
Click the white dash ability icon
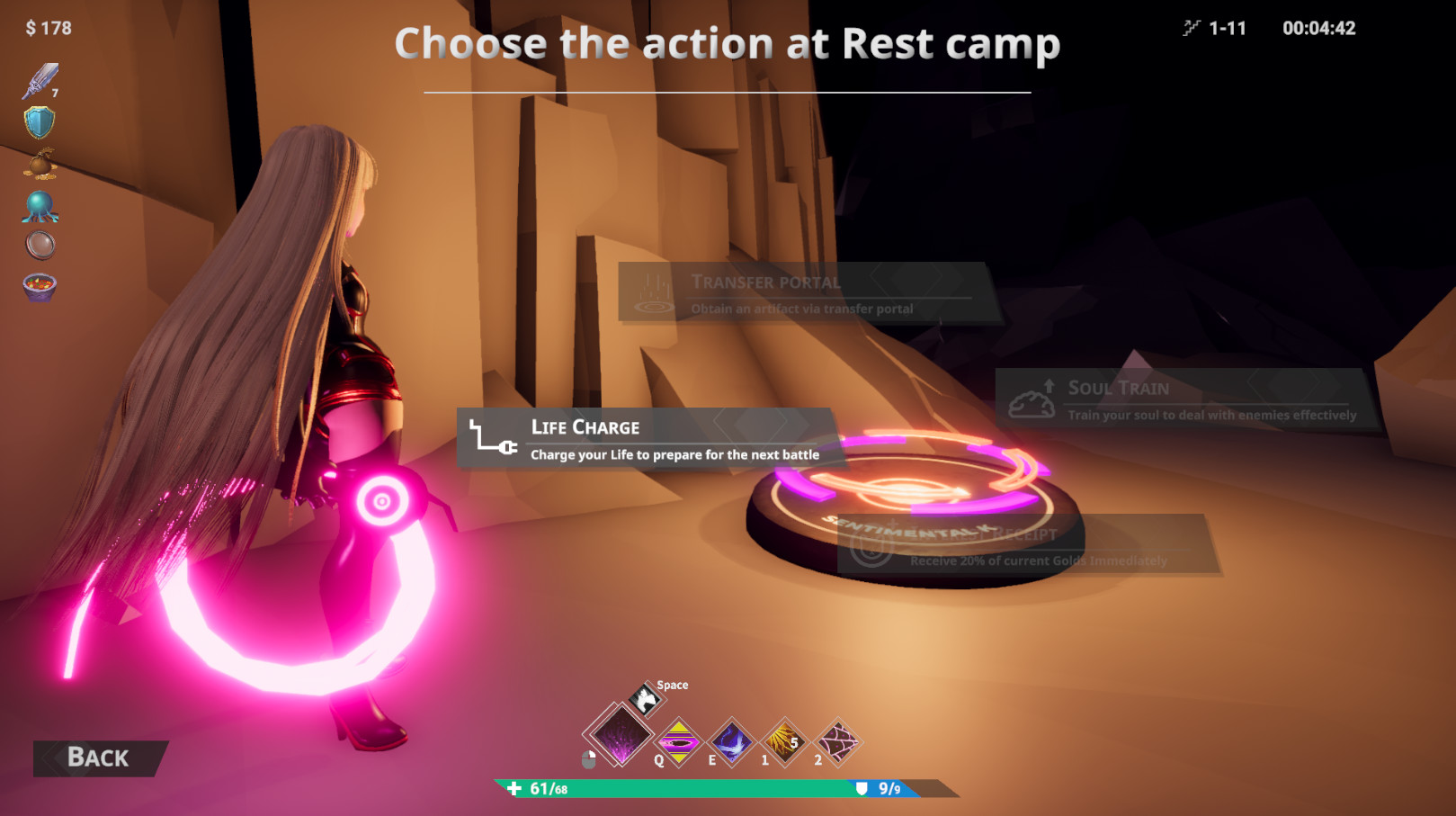[x=645, y=699]
